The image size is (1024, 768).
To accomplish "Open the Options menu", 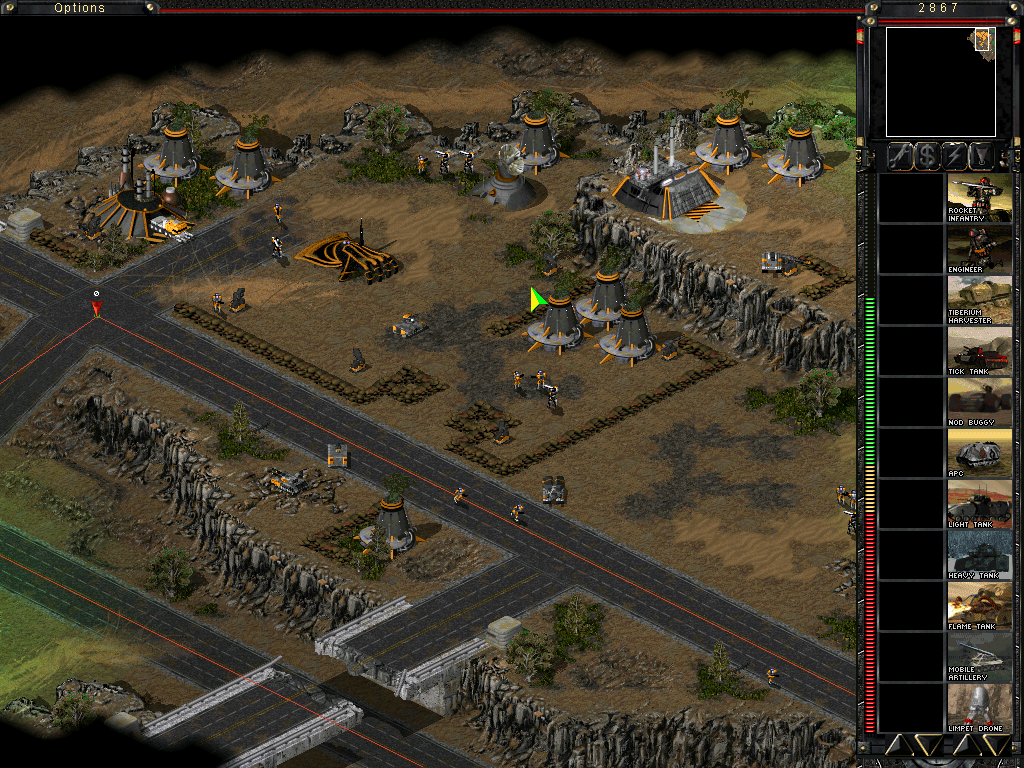I will [80, 8].
